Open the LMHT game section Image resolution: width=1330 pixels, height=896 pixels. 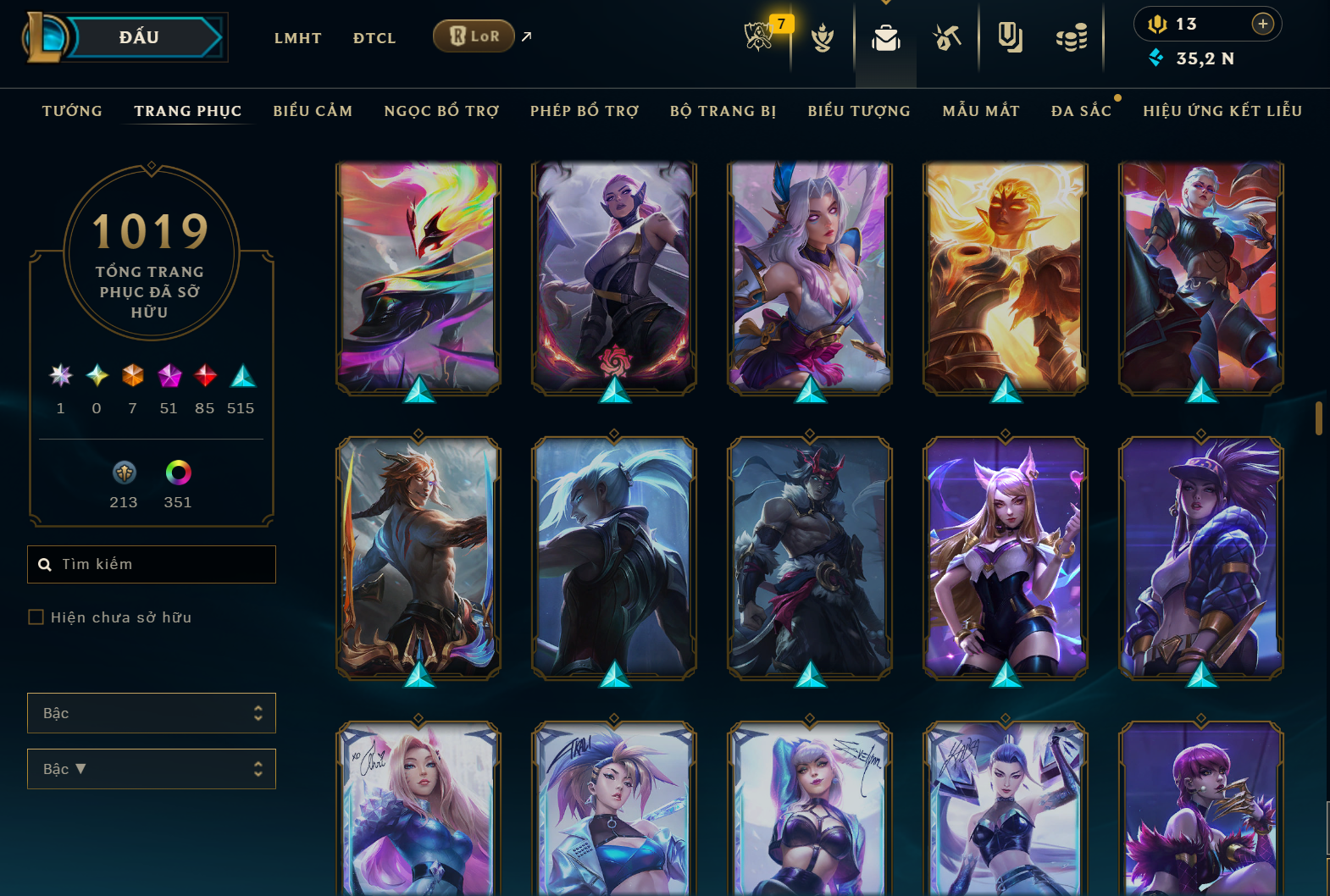[297, 38]
